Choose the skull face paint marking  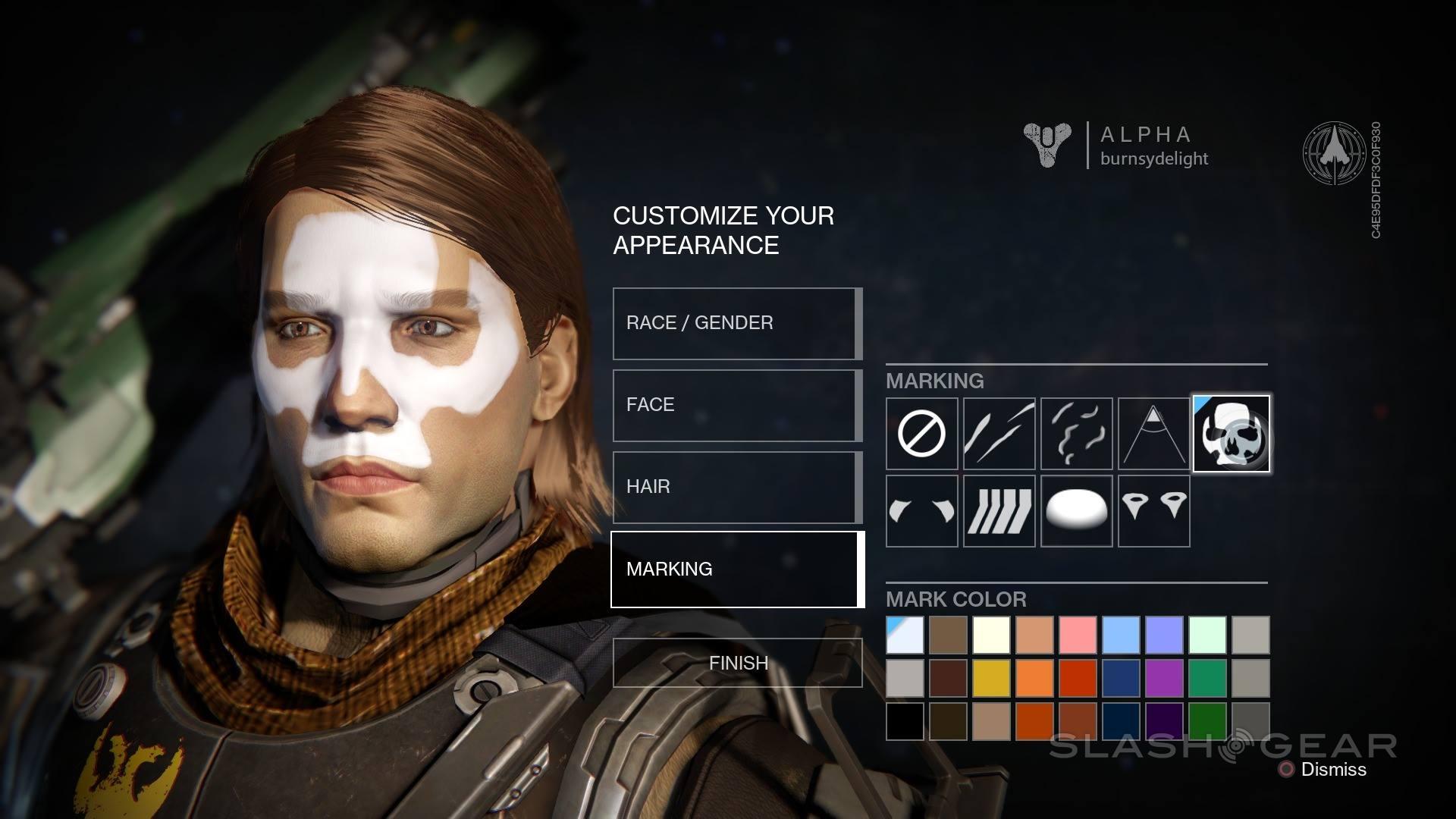tap(1231, 434)
